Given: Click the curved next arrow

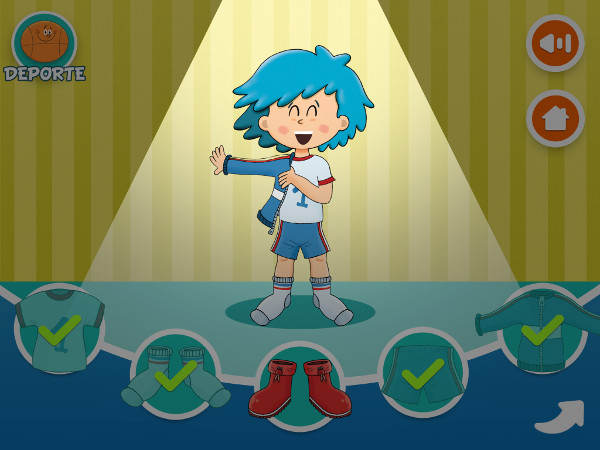Looking at the screenshot, I should [559, 415].
